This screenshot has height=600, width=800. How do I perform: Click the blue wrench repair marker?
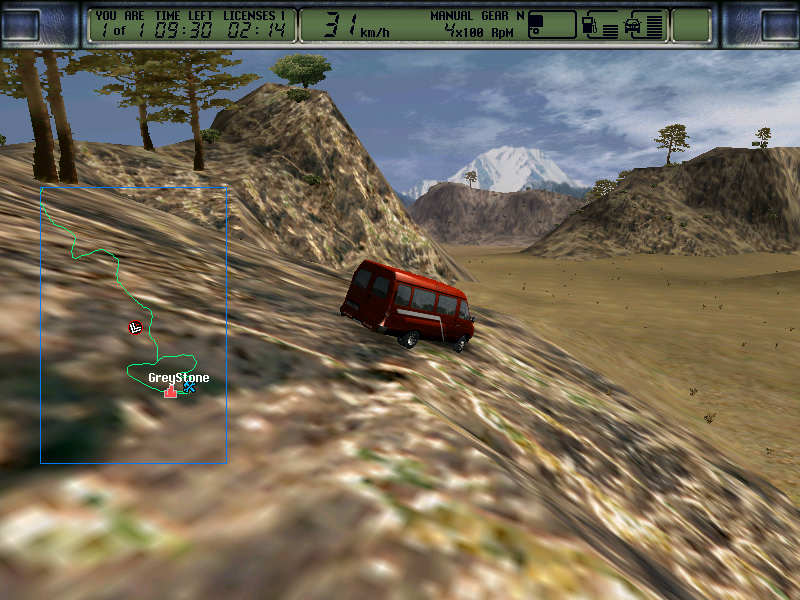(189, 388)
